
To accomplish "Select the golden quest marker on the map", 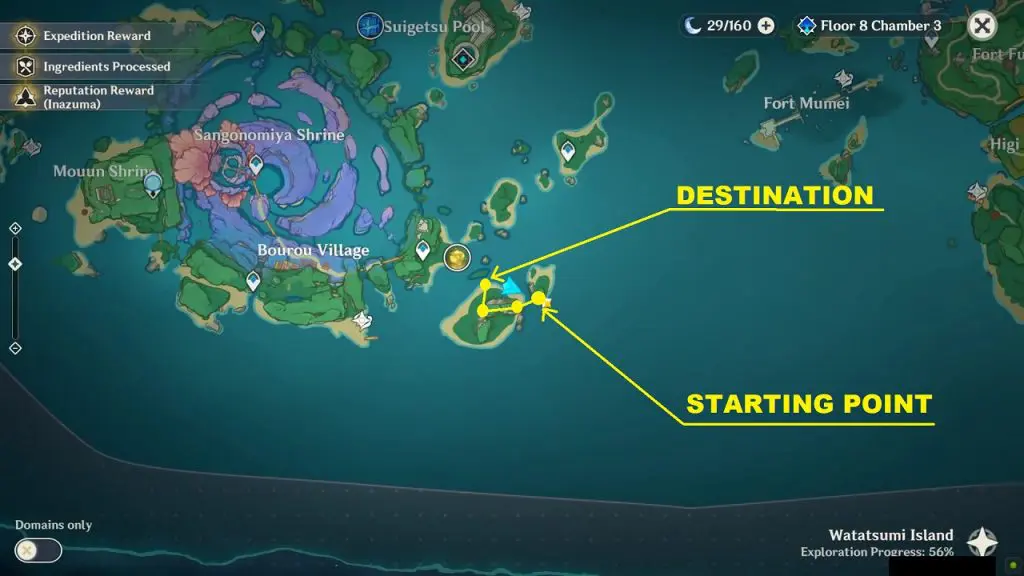I will (457, 258).
